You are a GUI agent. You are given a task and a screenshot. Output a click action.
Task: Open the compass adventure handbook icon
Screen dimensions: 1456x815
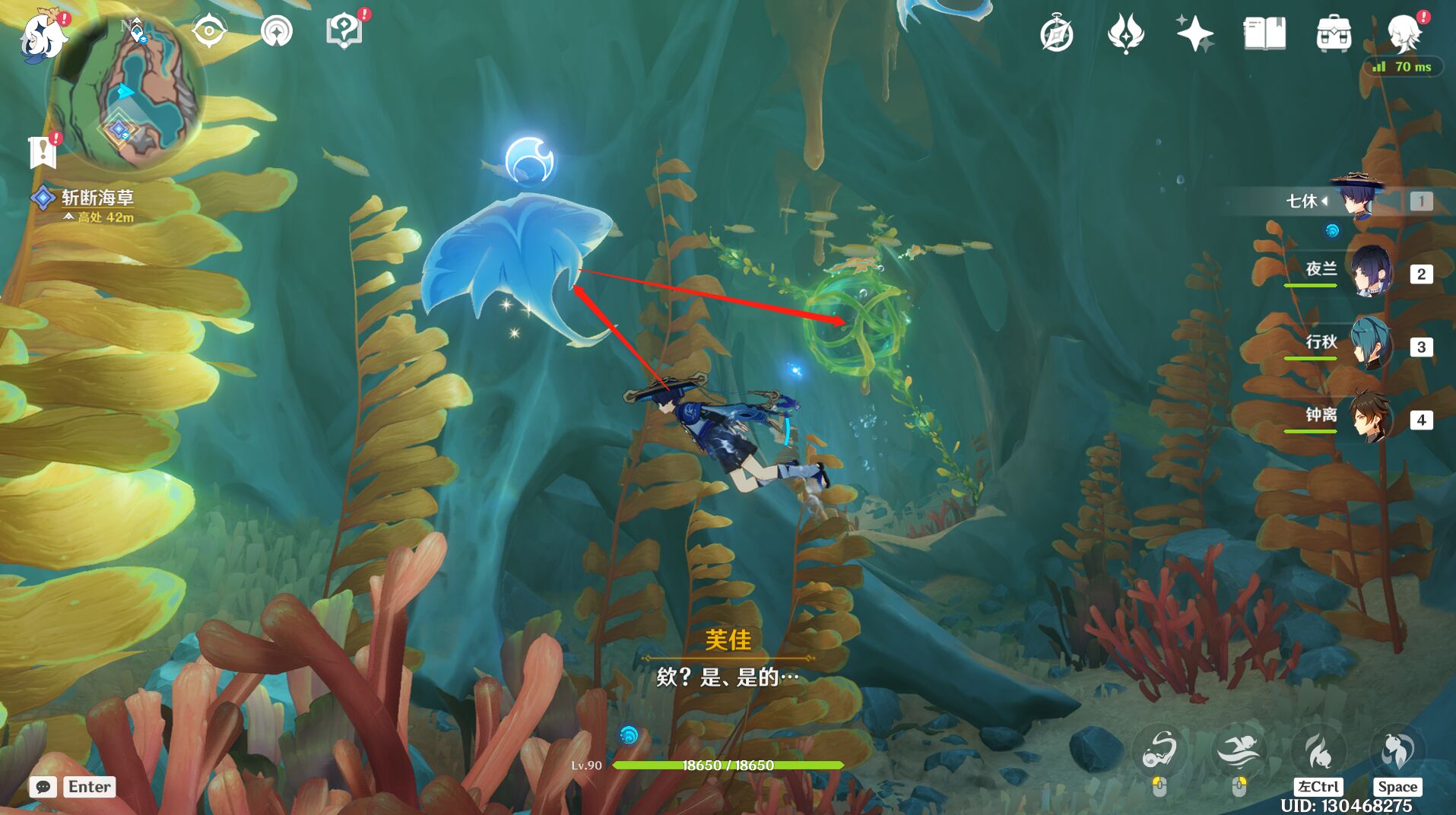tap(1056, 34)
